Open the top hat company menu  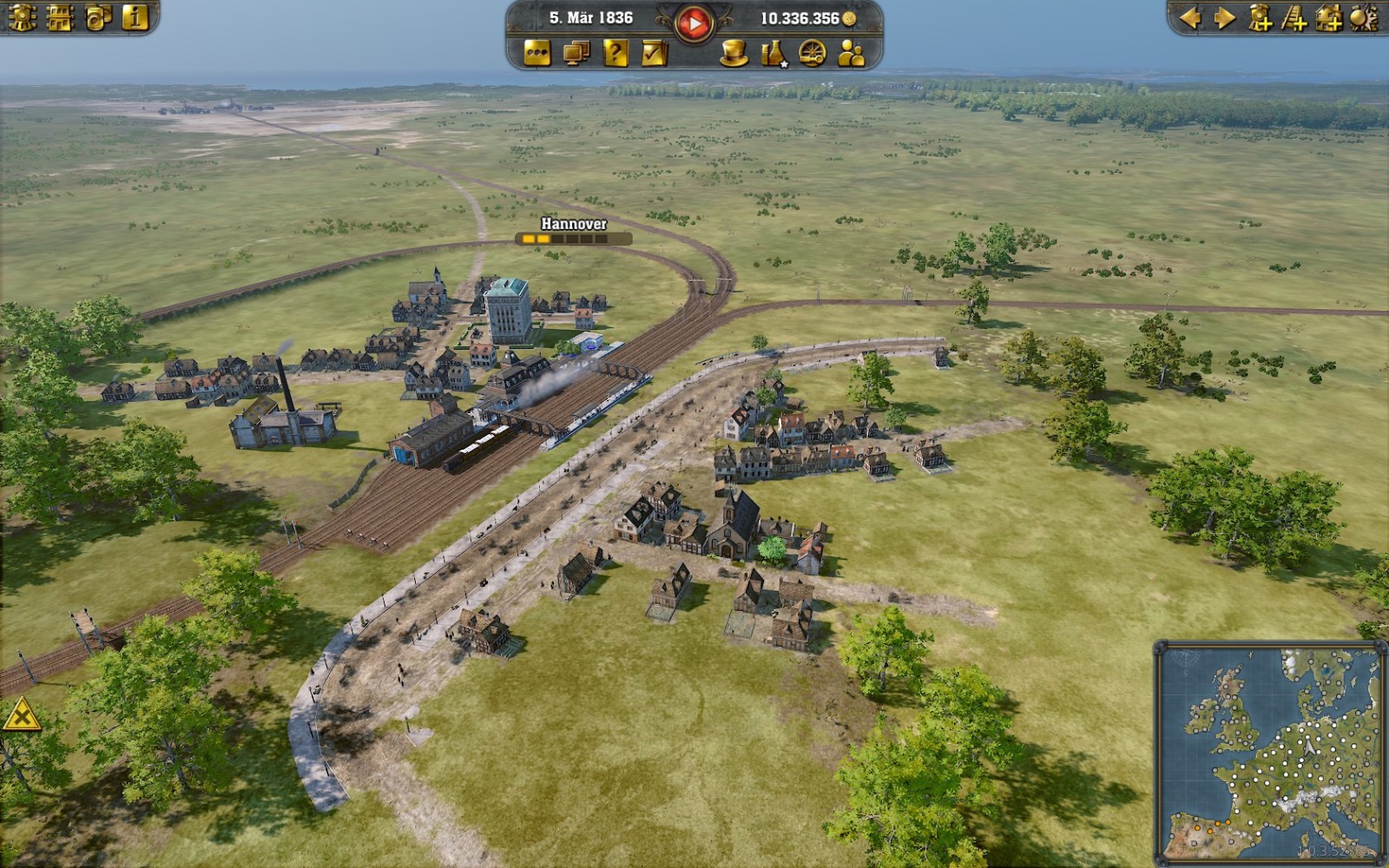tap(734, 54)
